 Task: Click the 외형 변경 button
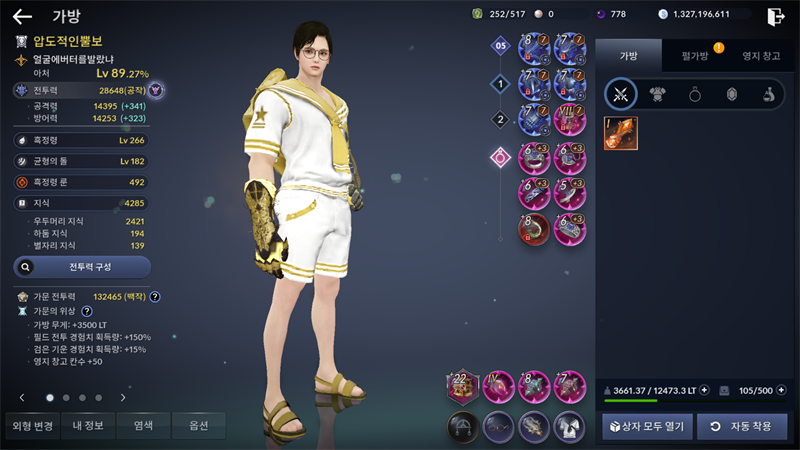click(30, 426)
